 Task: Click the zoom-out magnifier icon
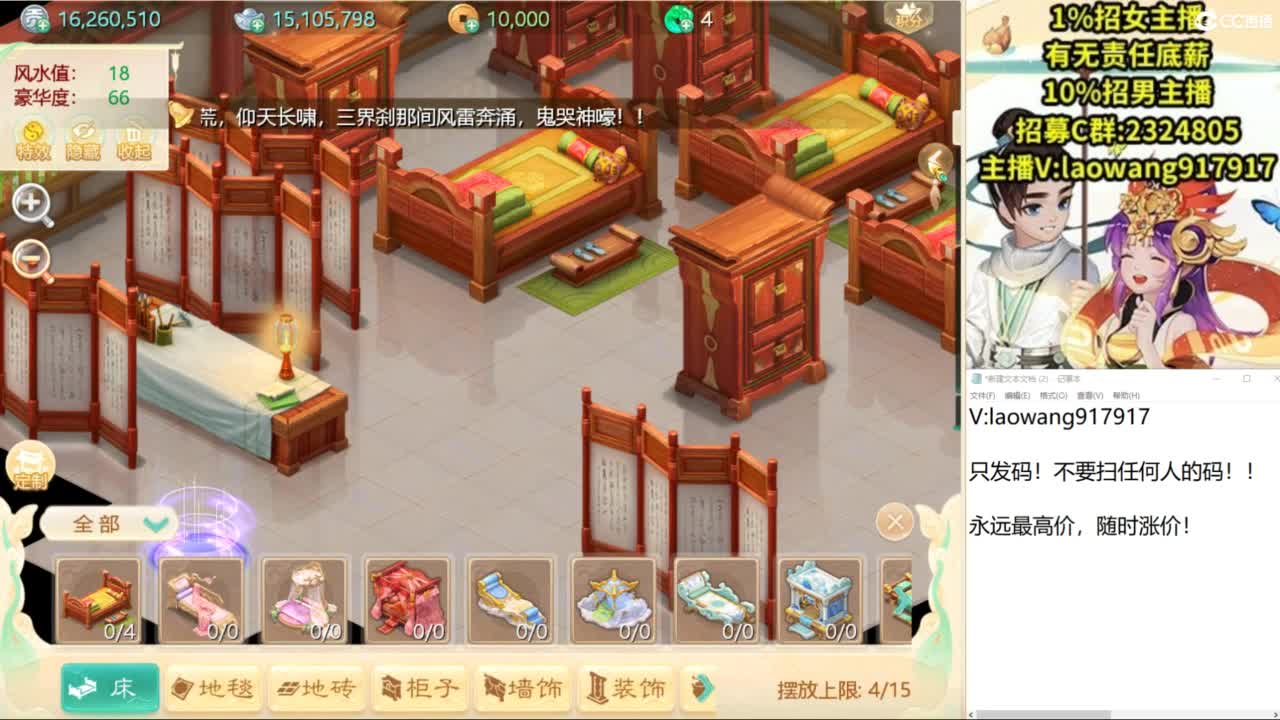[32, 257]
